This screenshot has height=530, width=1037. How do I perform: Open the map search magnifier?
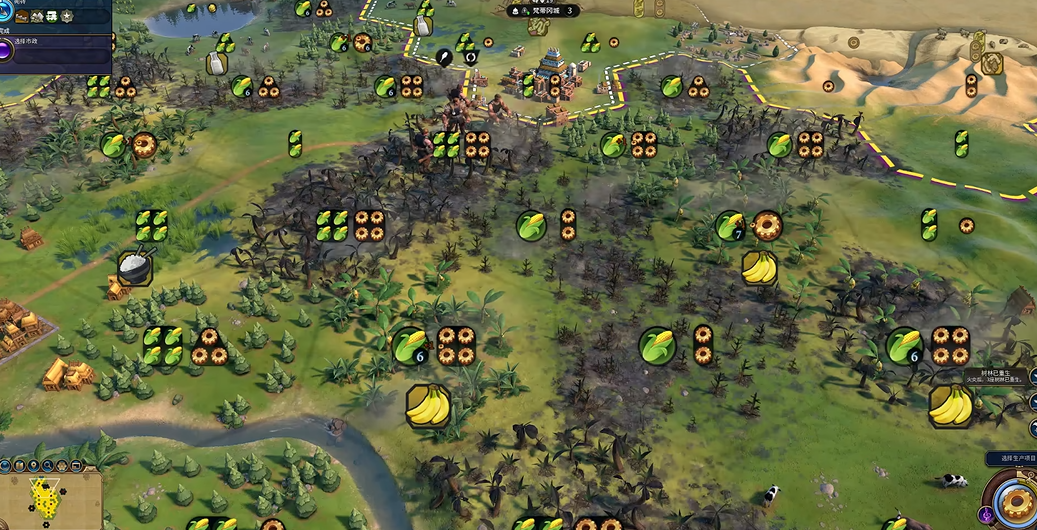(48, 465)
